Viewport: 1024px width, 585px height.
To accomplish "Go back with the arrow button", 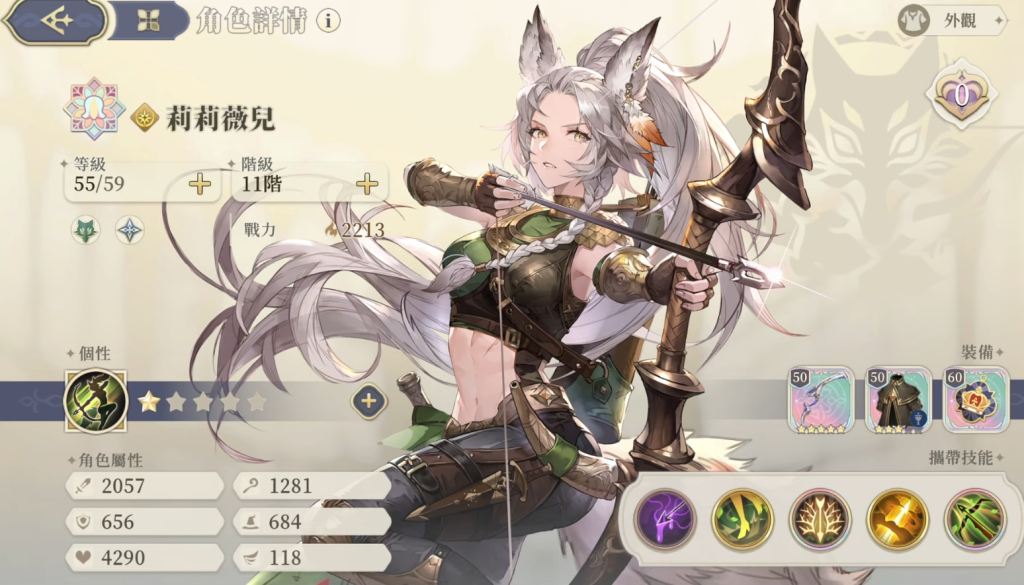I will coord(55,21).
